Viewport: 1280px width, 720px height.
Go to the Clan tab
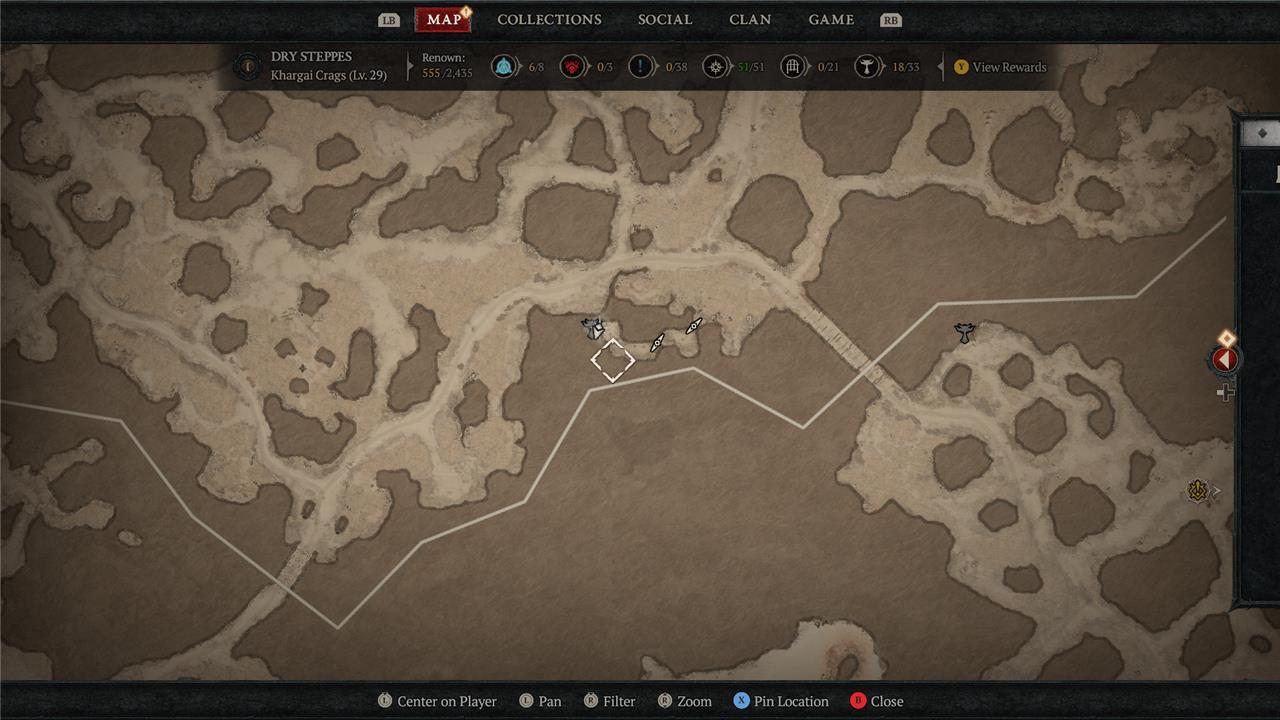tap(750, 20)
